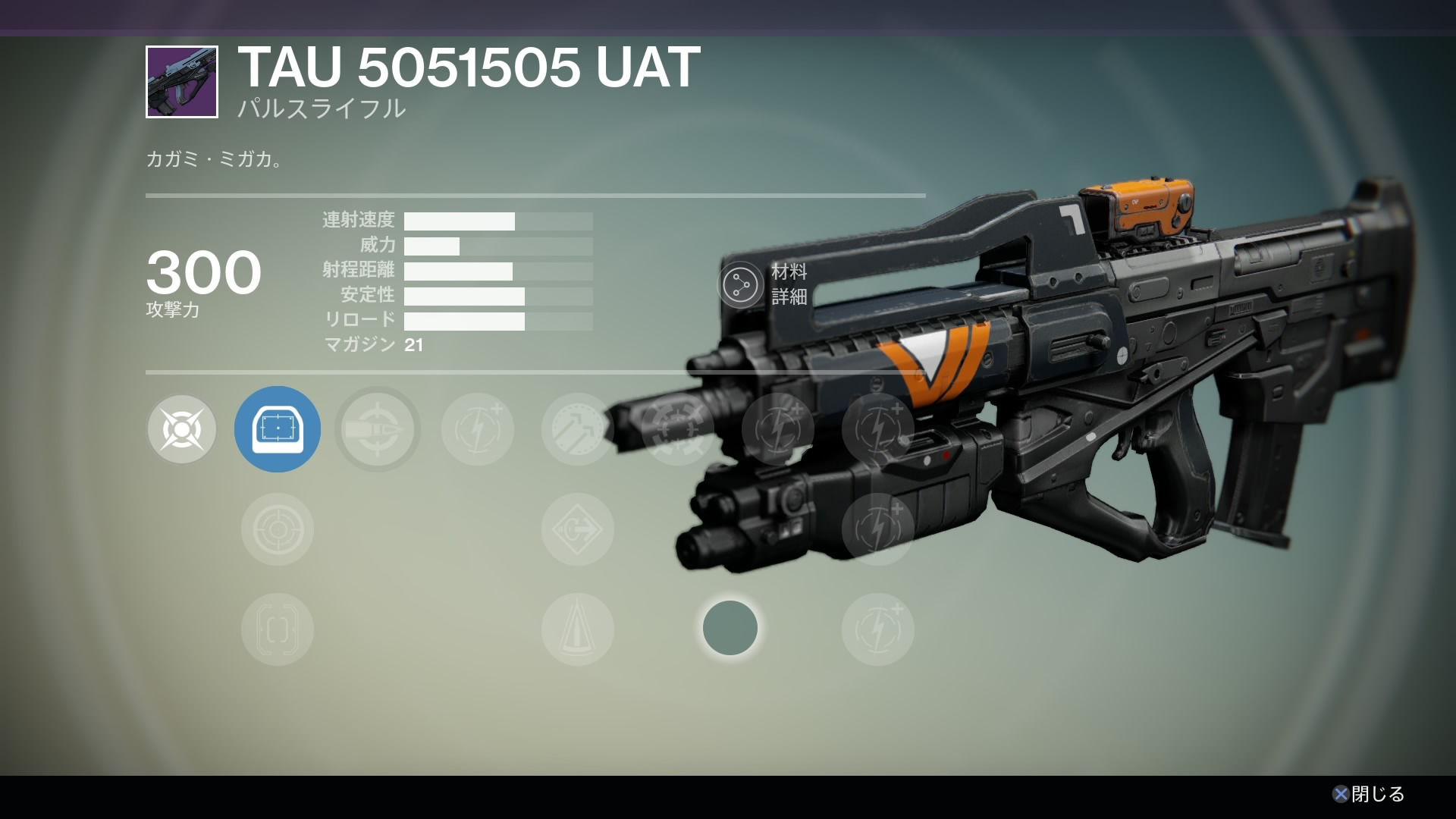Open the materials details share icon
The width and height of the screenshot is (1456, 819).
tap(740, 285)
